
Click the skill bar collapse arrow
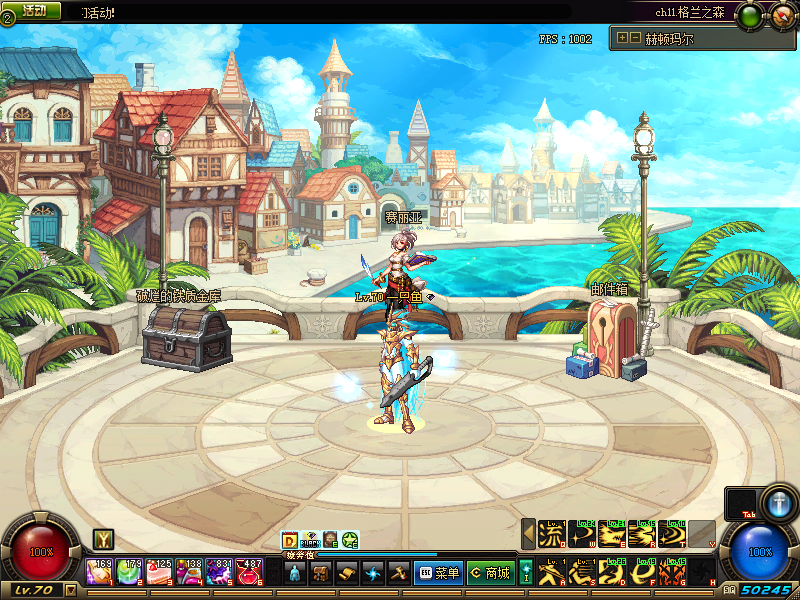pyautogui.click(x=528, y=535)
